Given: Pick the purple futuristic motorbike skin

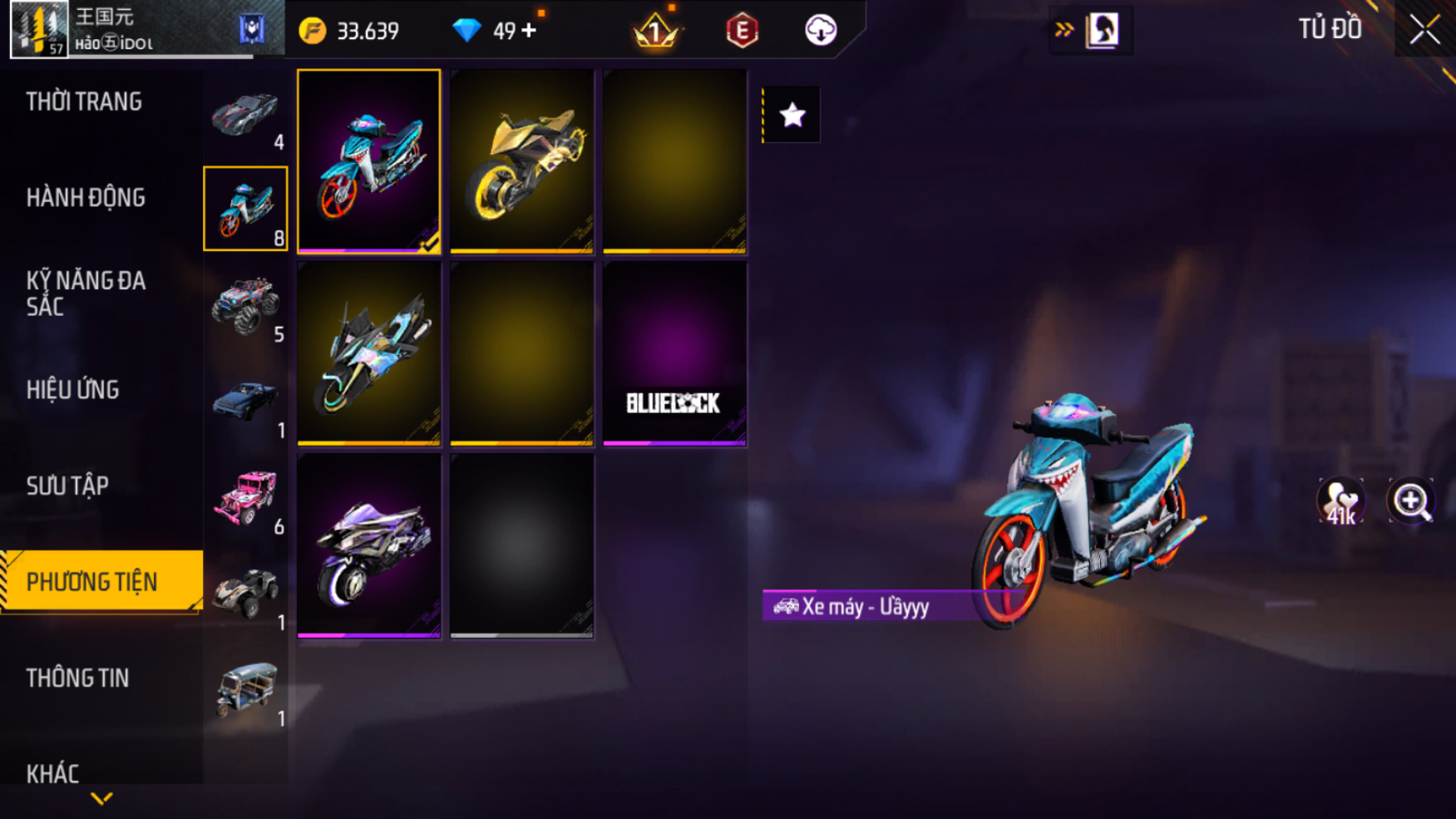Looking at the screenshot, I should [368, 546].
